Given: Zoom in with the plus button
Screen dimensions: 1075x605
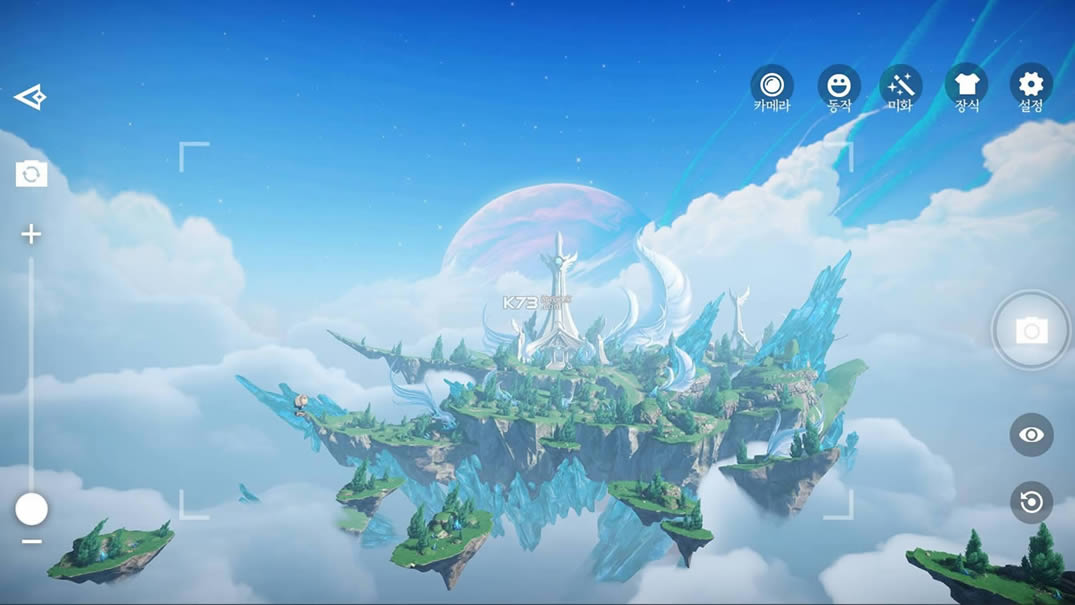Looking at the screenshot, I should point(31,235).
